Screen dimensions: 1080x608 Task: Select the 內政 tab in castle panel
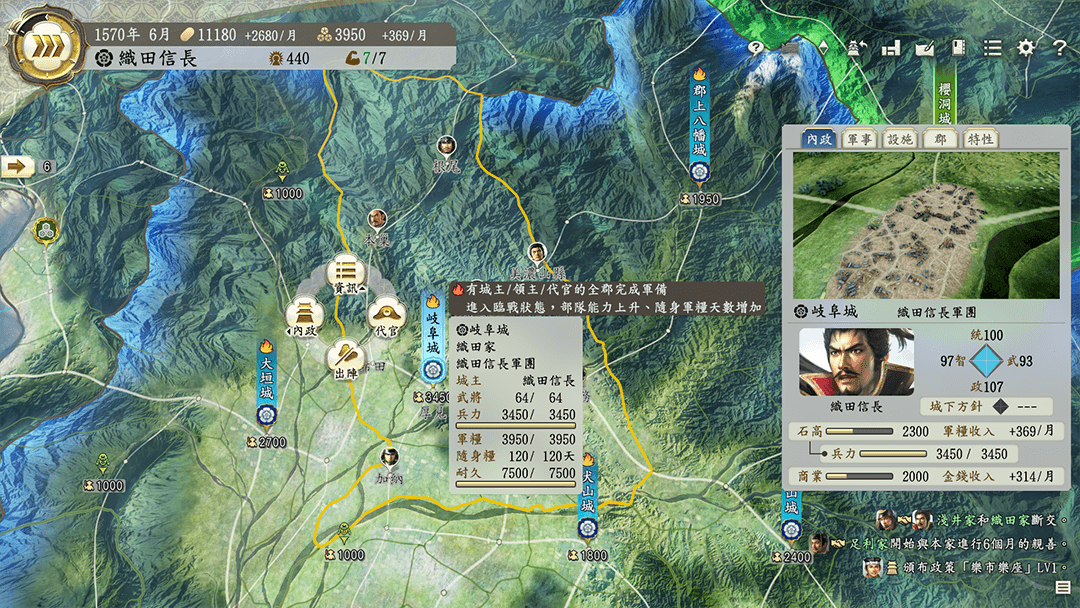(819, 139)
